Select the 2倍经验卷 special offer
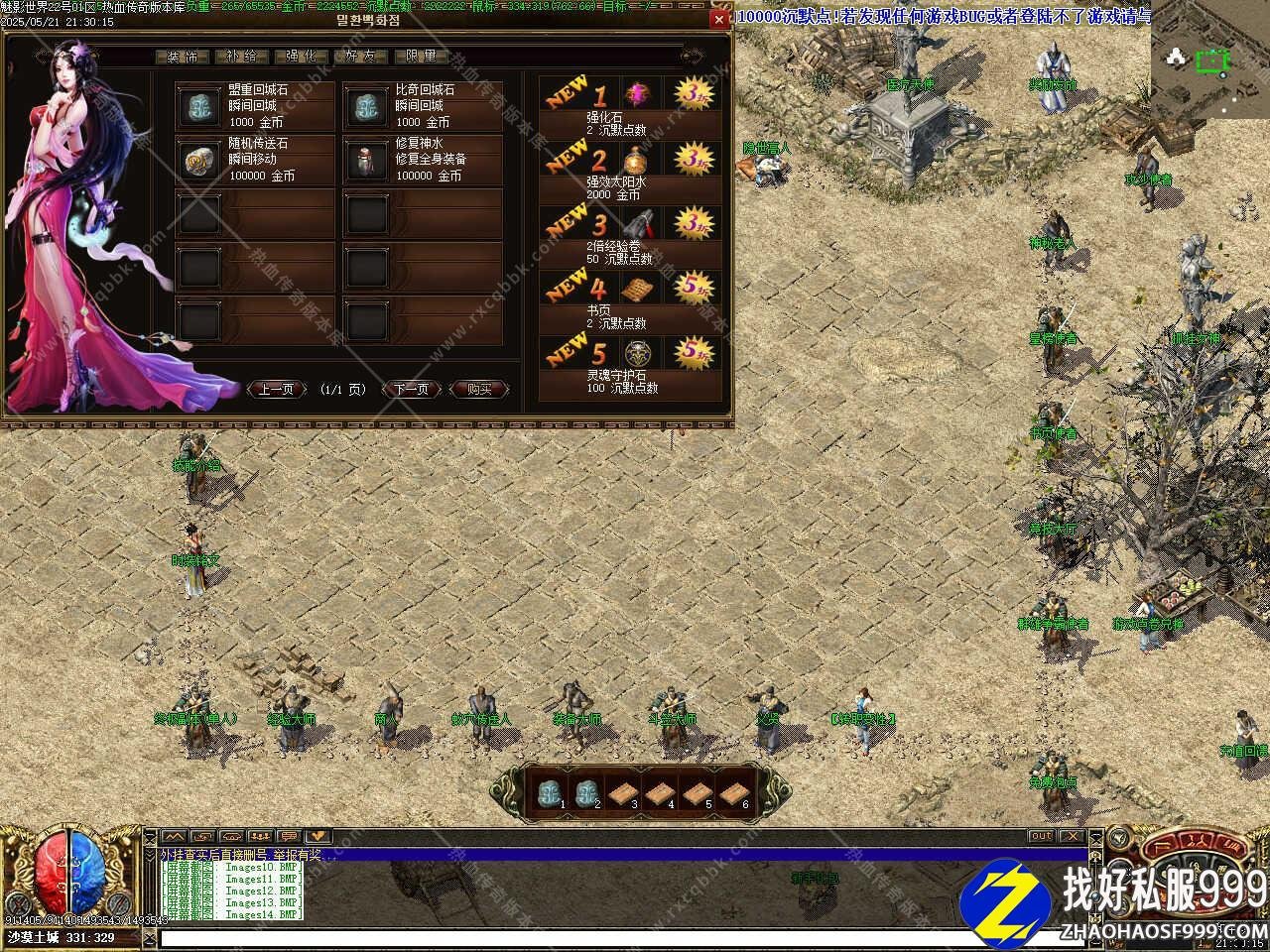Image resolution: width=1270 pixels, height=952 pixels. 630,236
